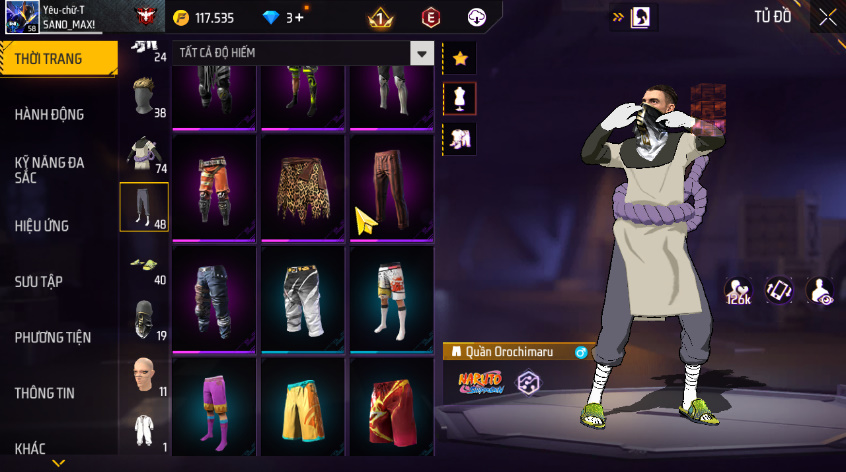The image size is (846, 472).
Task: Open the shoes subcategory with 40 items
Action: click(x=144, y=264)
